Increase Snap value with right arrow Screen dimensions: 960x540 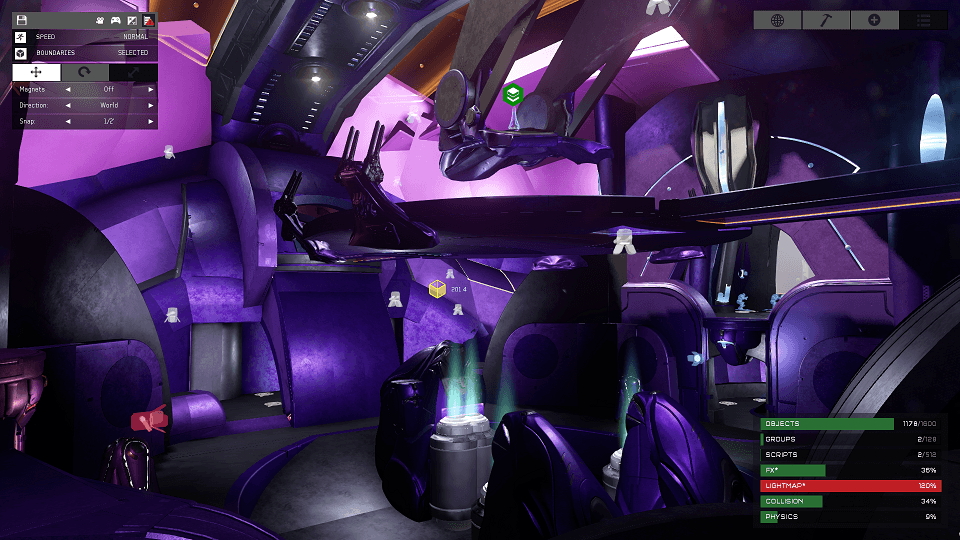(x=151, y=121)
